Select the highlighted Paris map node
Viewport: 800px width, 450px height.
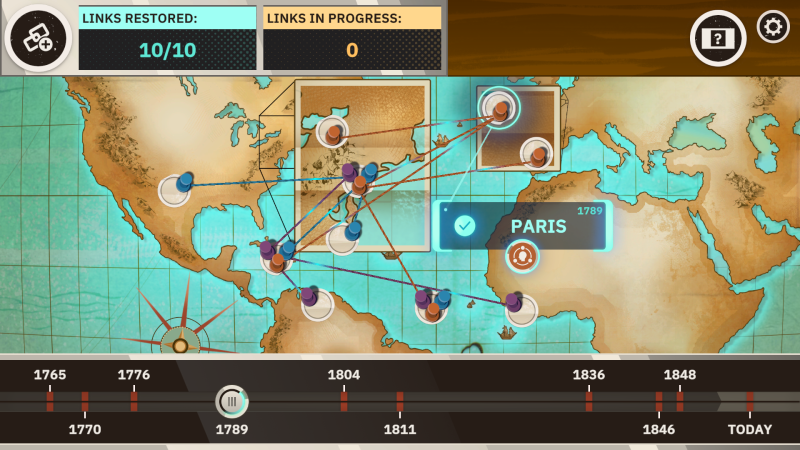tap(498, 107)
